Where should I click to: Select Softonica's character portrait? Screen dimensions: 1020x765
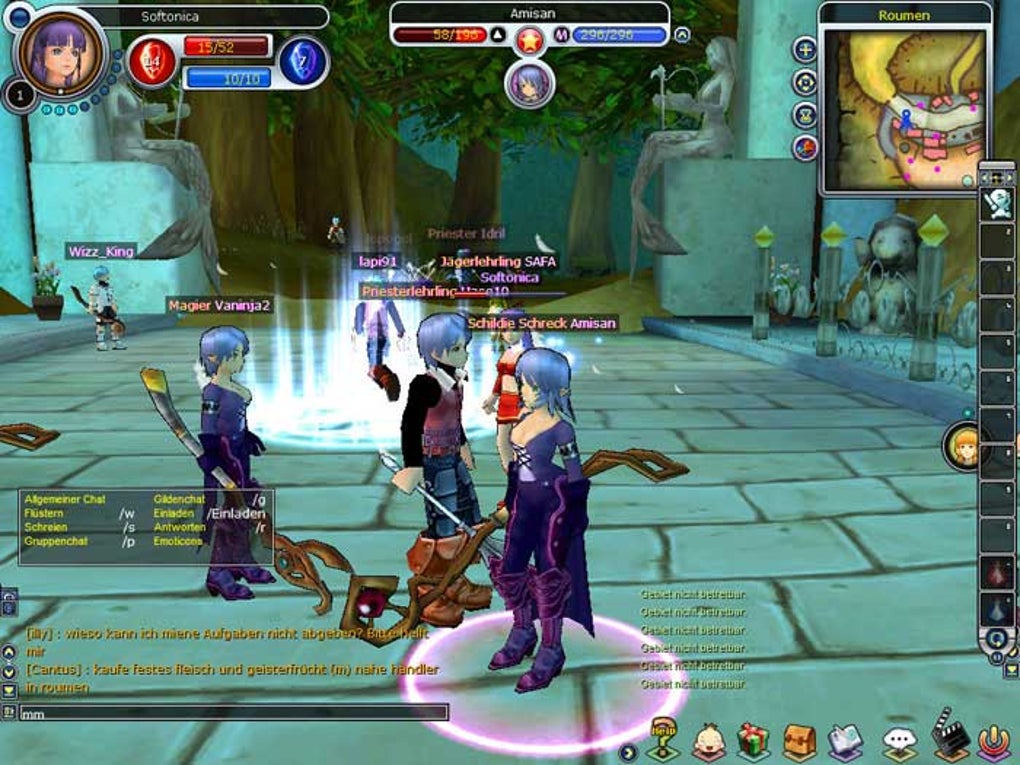coord(61,53)
